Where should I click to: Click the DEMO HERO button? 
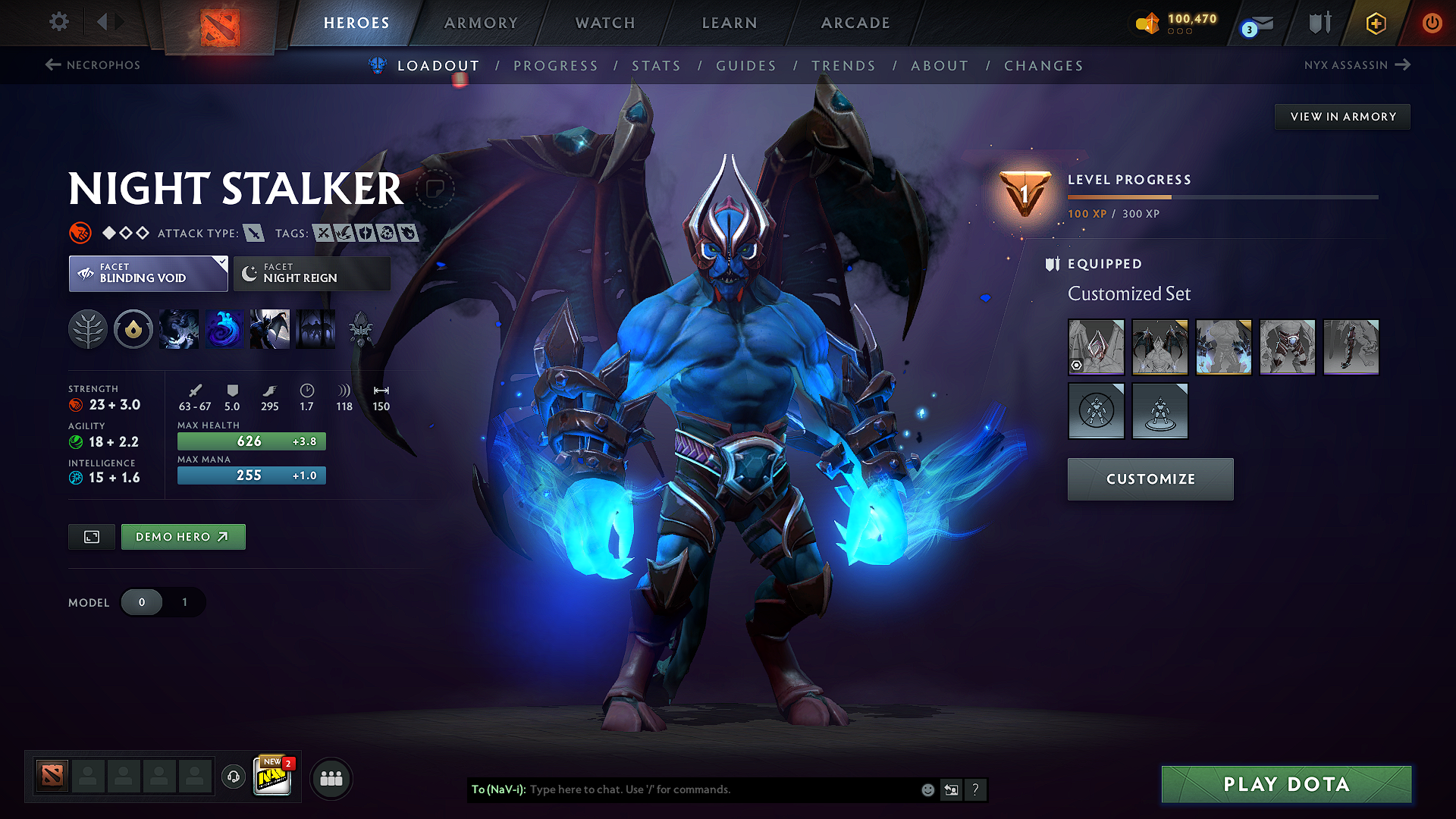coord(183,536)
